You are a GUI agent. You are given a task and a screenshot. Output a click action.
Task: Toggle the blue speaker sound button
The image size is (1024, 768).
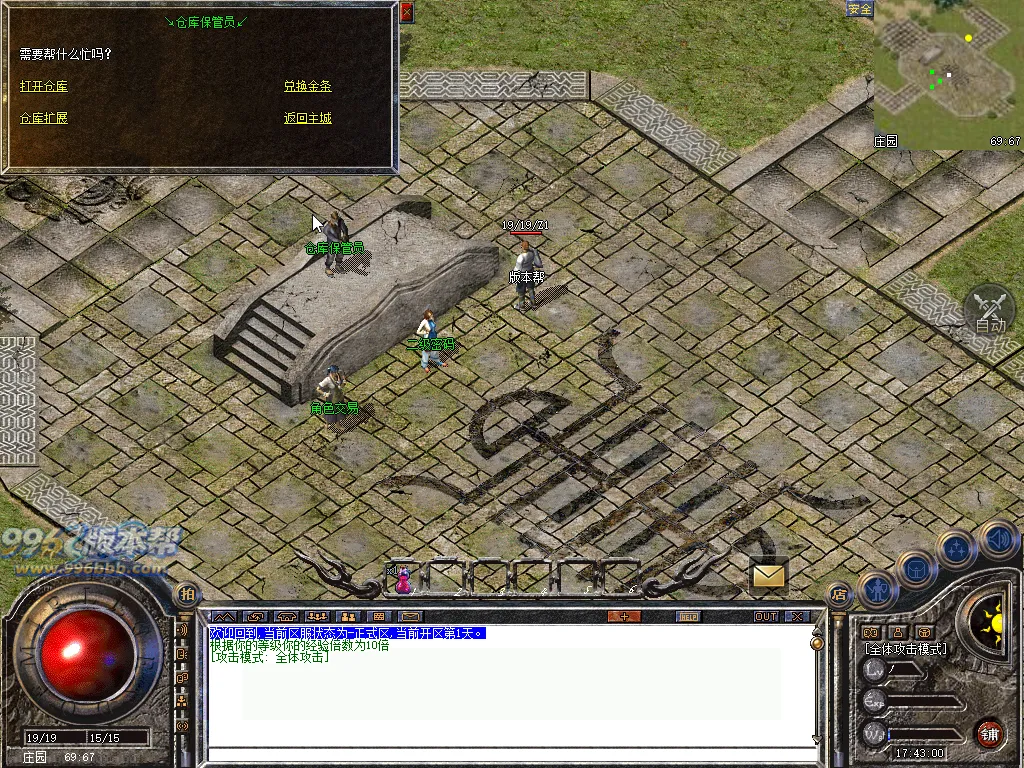pos(998,539)
